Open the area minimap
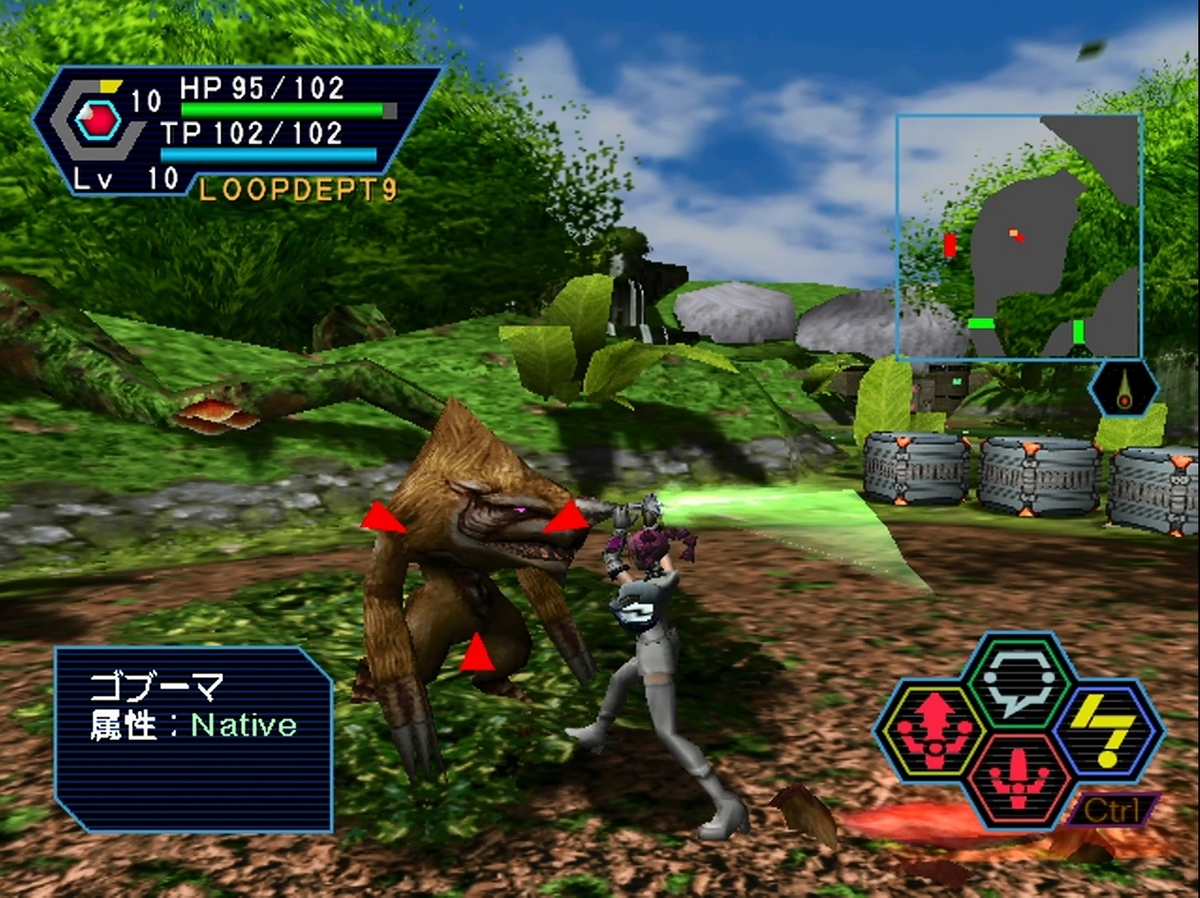 pyautogui.click(x=1018, y=237)
